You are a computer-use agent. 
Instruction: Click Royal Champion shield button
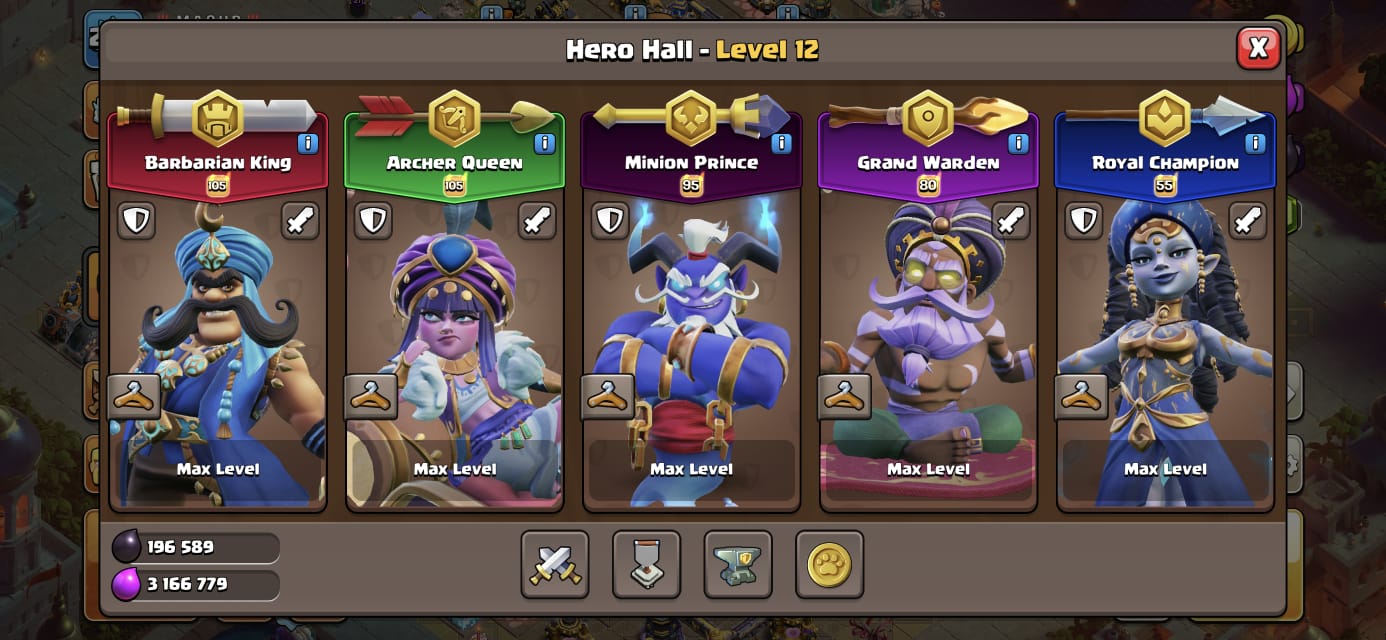click(1084, 221)
